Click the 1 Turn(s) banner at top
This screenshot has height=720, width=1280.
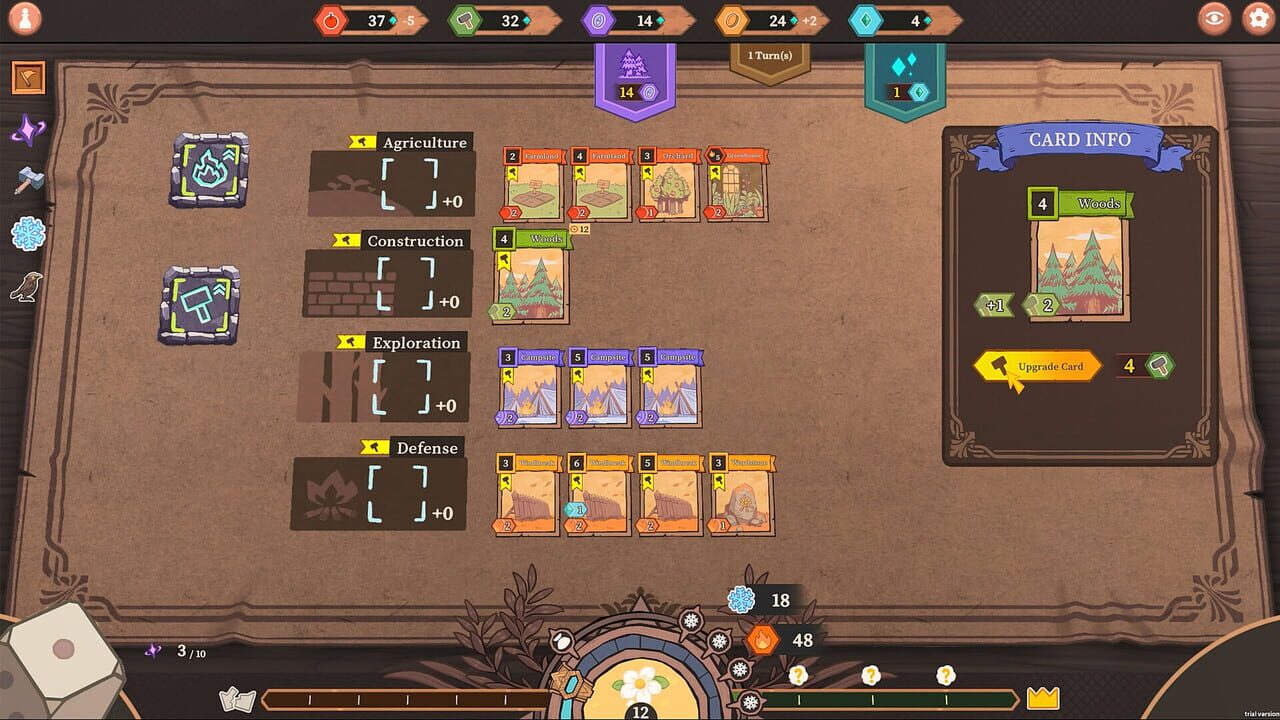point(768,57)
